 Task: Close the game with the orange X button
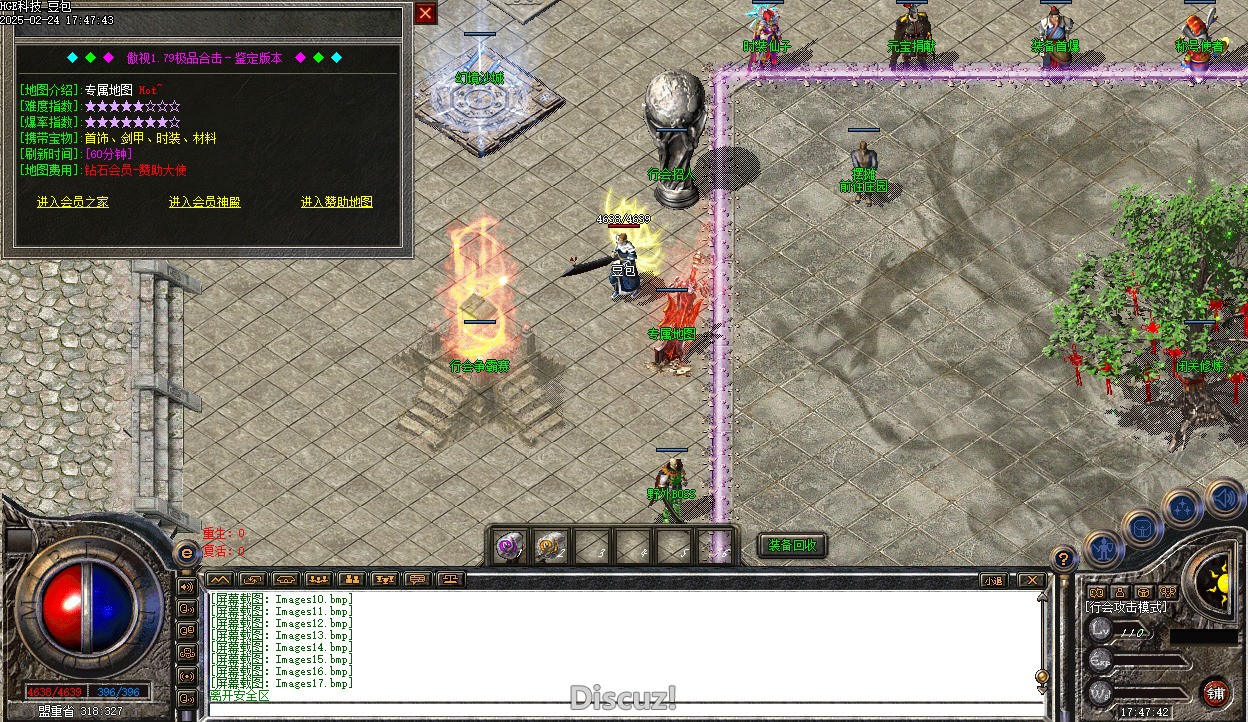tap(1030, 580)
